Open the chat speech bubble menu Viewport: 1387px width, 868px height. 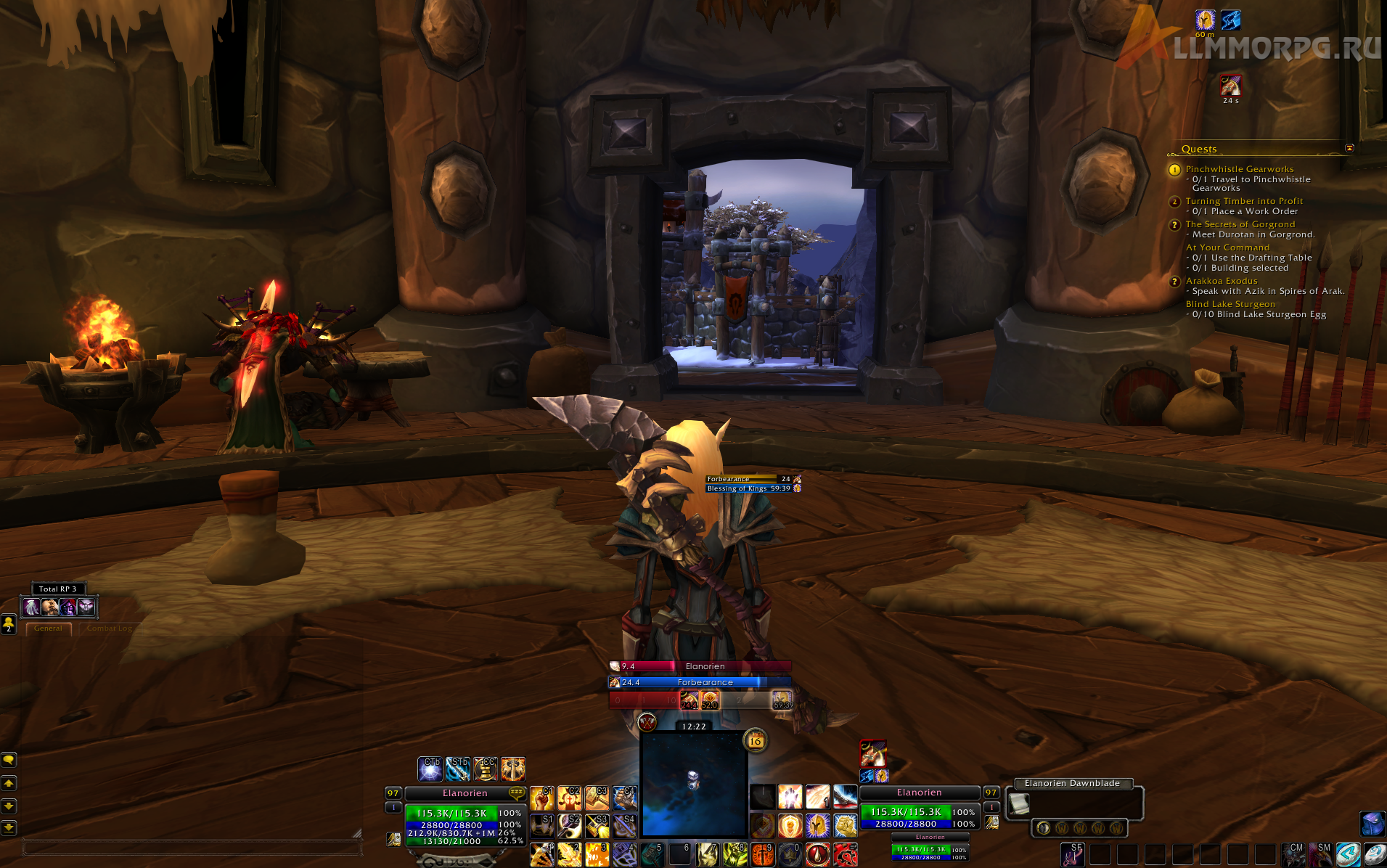9,760
